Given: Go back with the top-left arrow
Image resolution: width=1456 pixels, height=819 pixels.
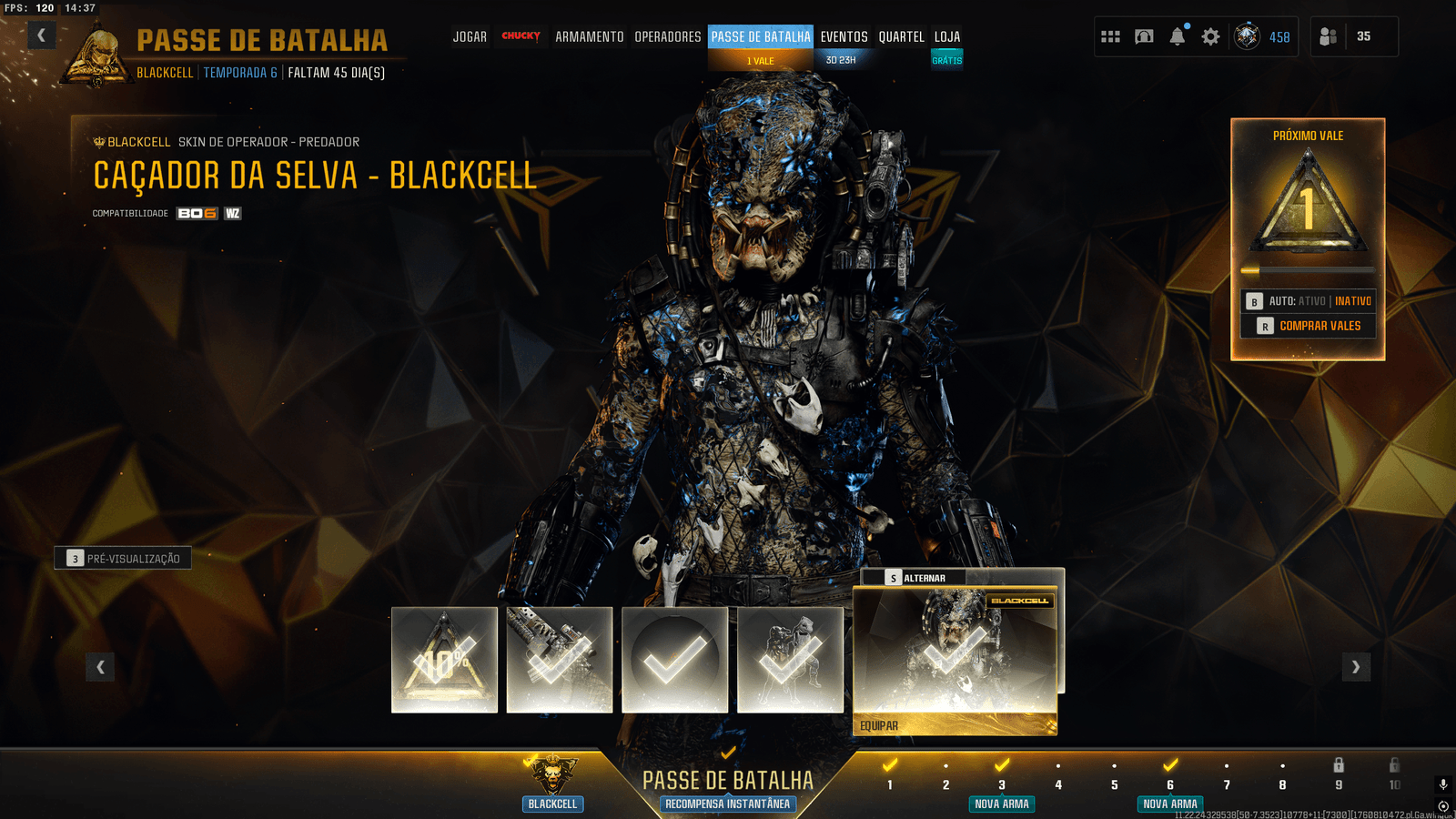Looking at the screenshot, I should [41, 35].
